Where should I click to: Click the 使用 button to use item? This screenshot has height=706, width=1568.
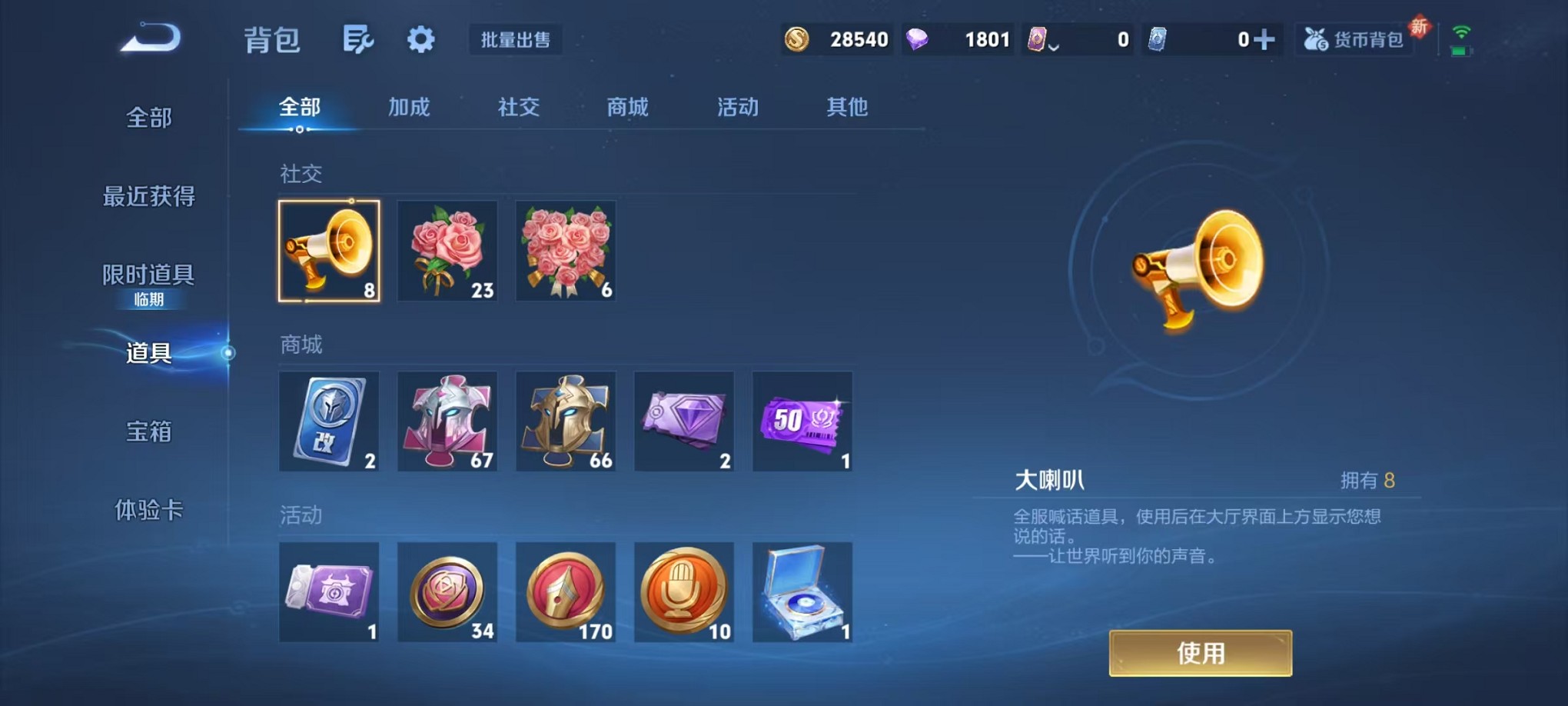click(1199, 652)
